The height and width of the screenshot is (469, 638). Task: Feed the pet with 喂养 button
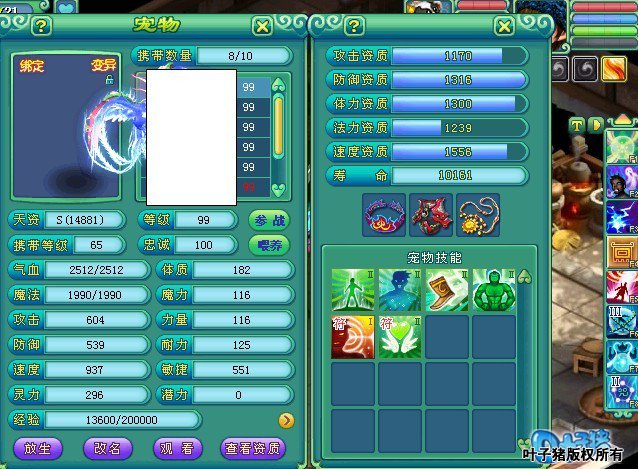tap(268, 244)
